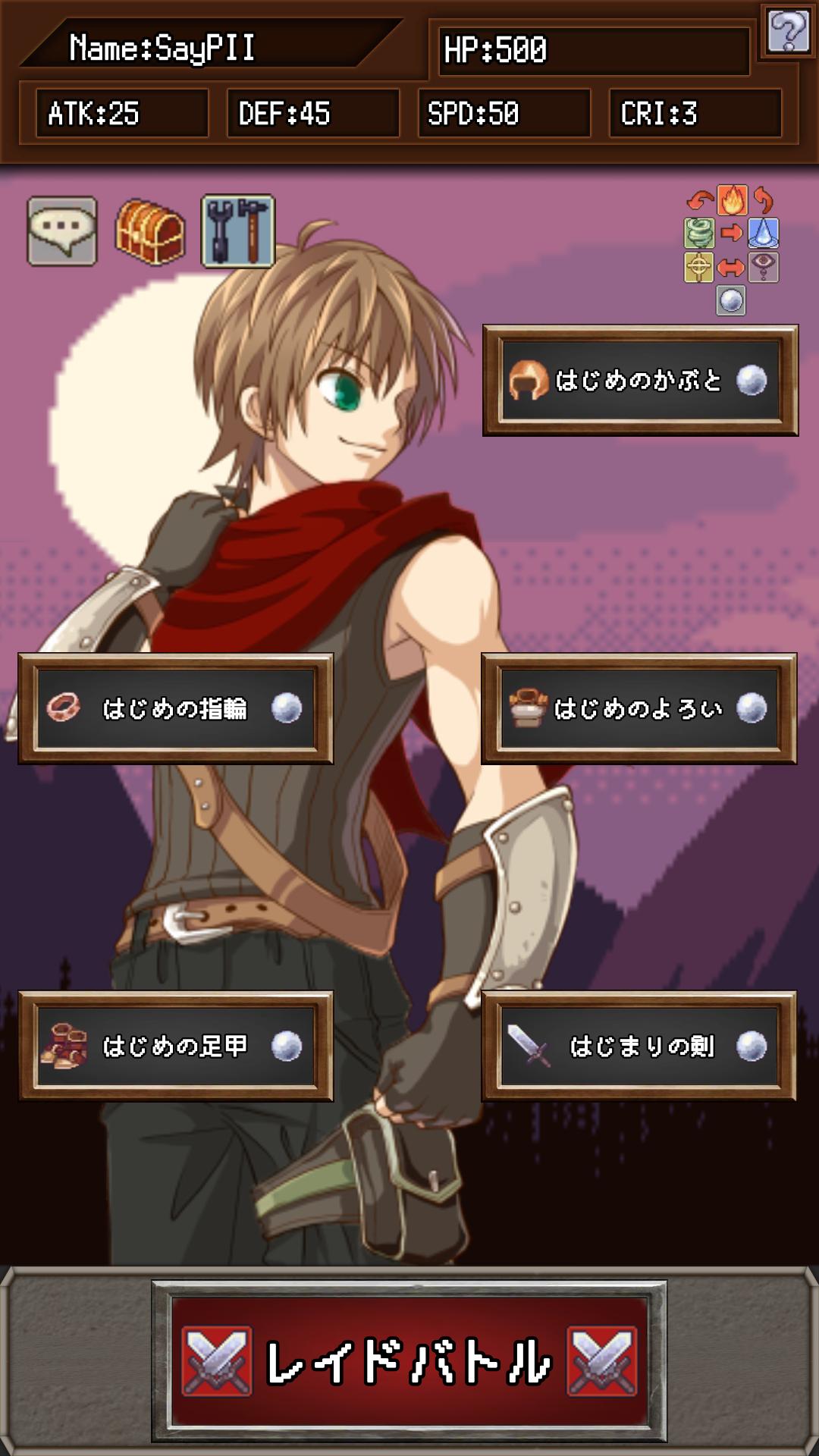This screenshot has height=1456, width=819.
Task: Open the speech bubble chat icon
Action: tap(62, 231)
